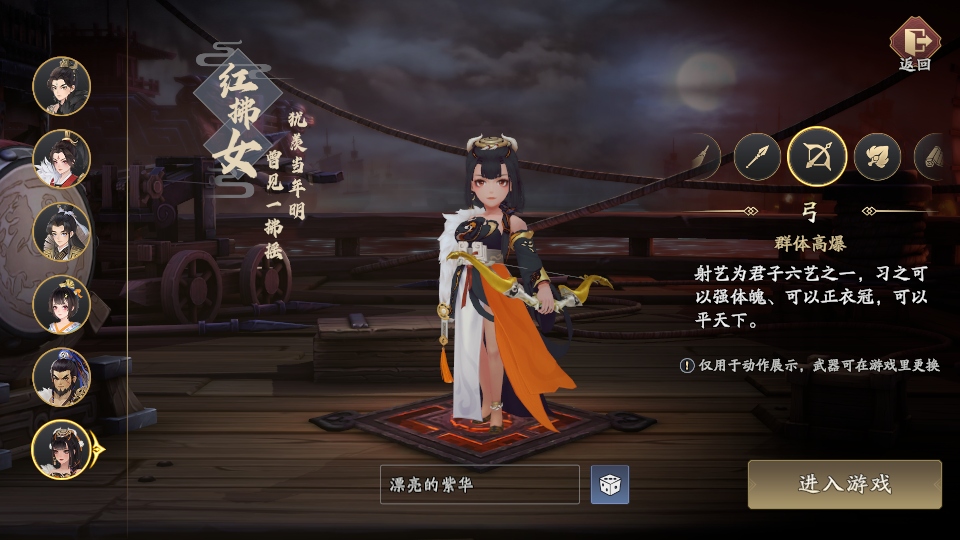Pick the feather fan weapon icon
The image size is (960, 540).
877,157
